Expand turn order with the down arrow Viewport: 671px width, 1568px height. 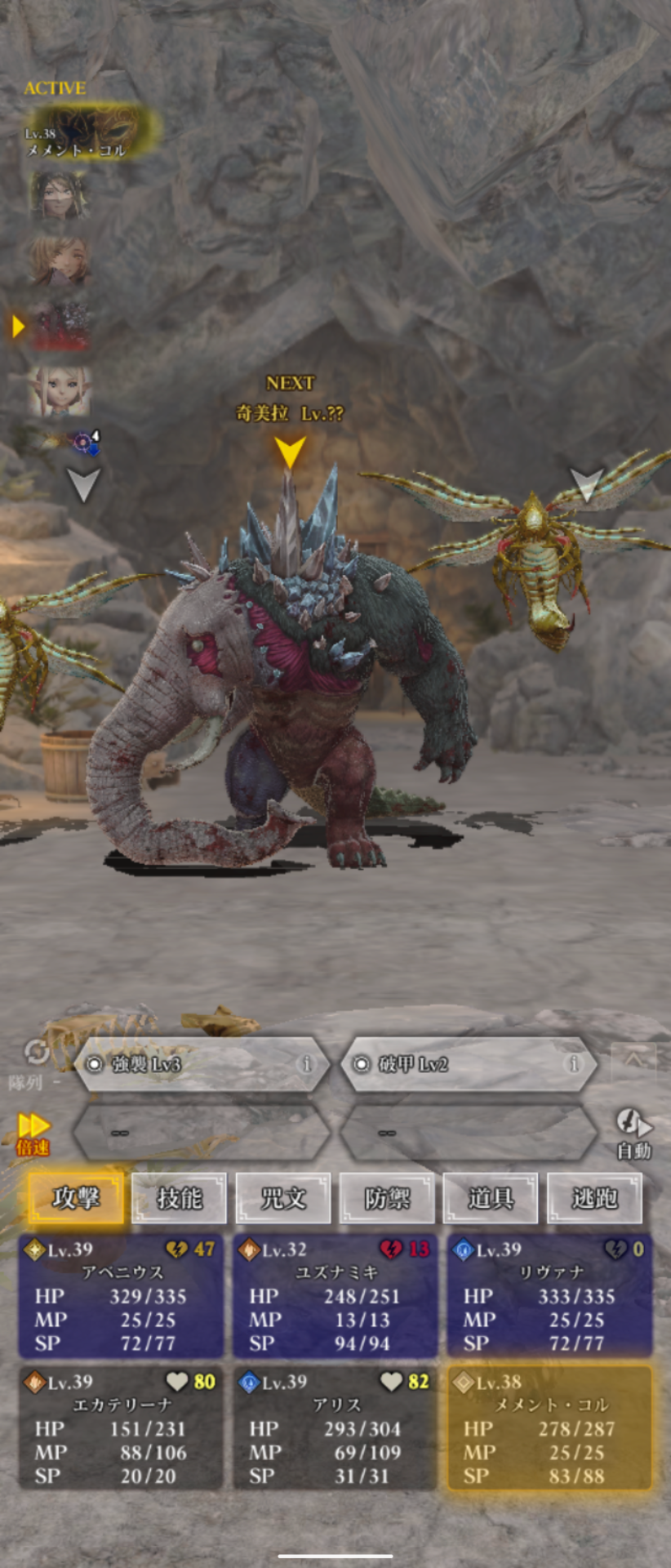pyautogui.click(x=82, y=484)
